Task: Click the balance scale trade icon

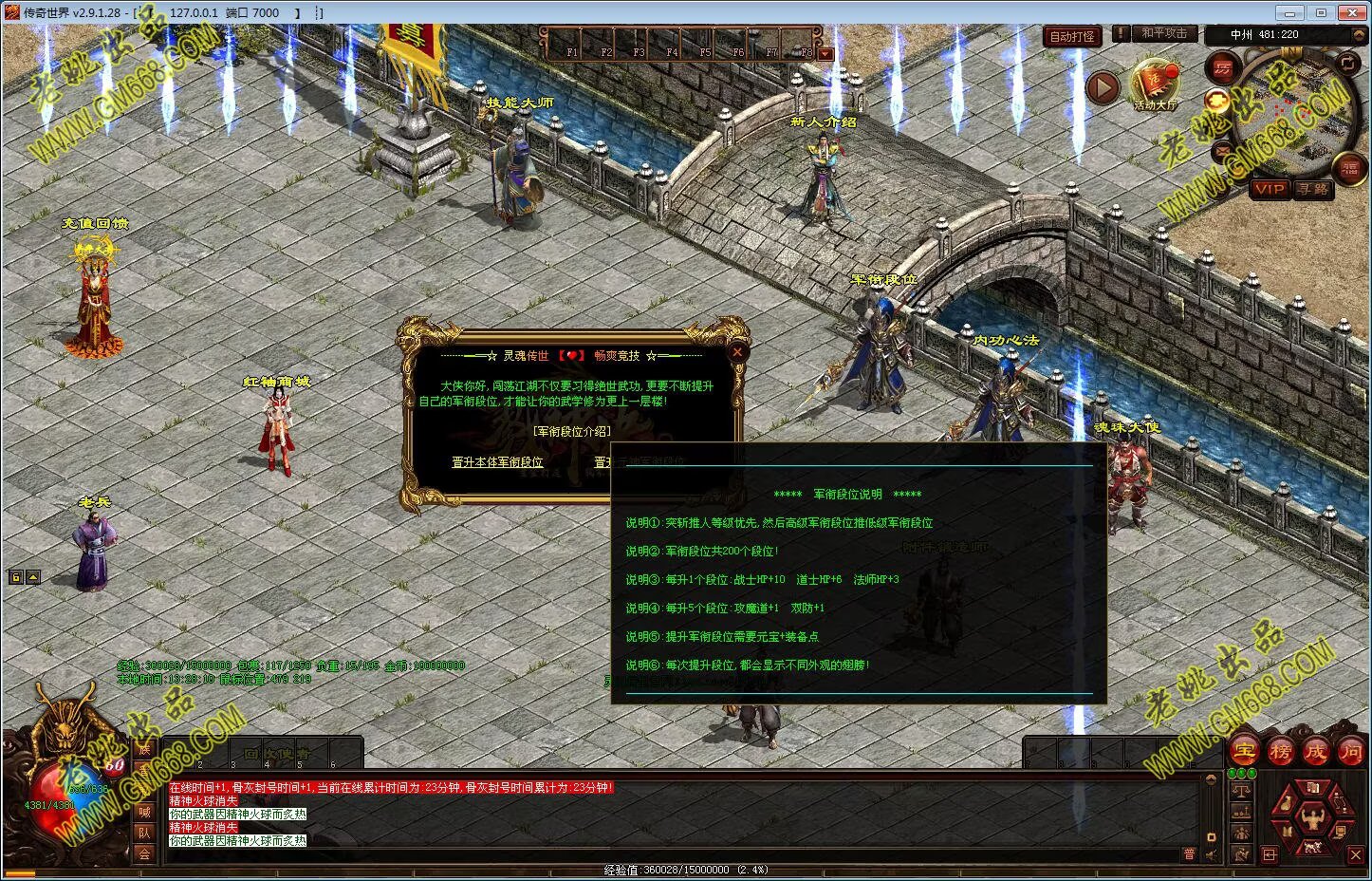Action: (1241, 790)
